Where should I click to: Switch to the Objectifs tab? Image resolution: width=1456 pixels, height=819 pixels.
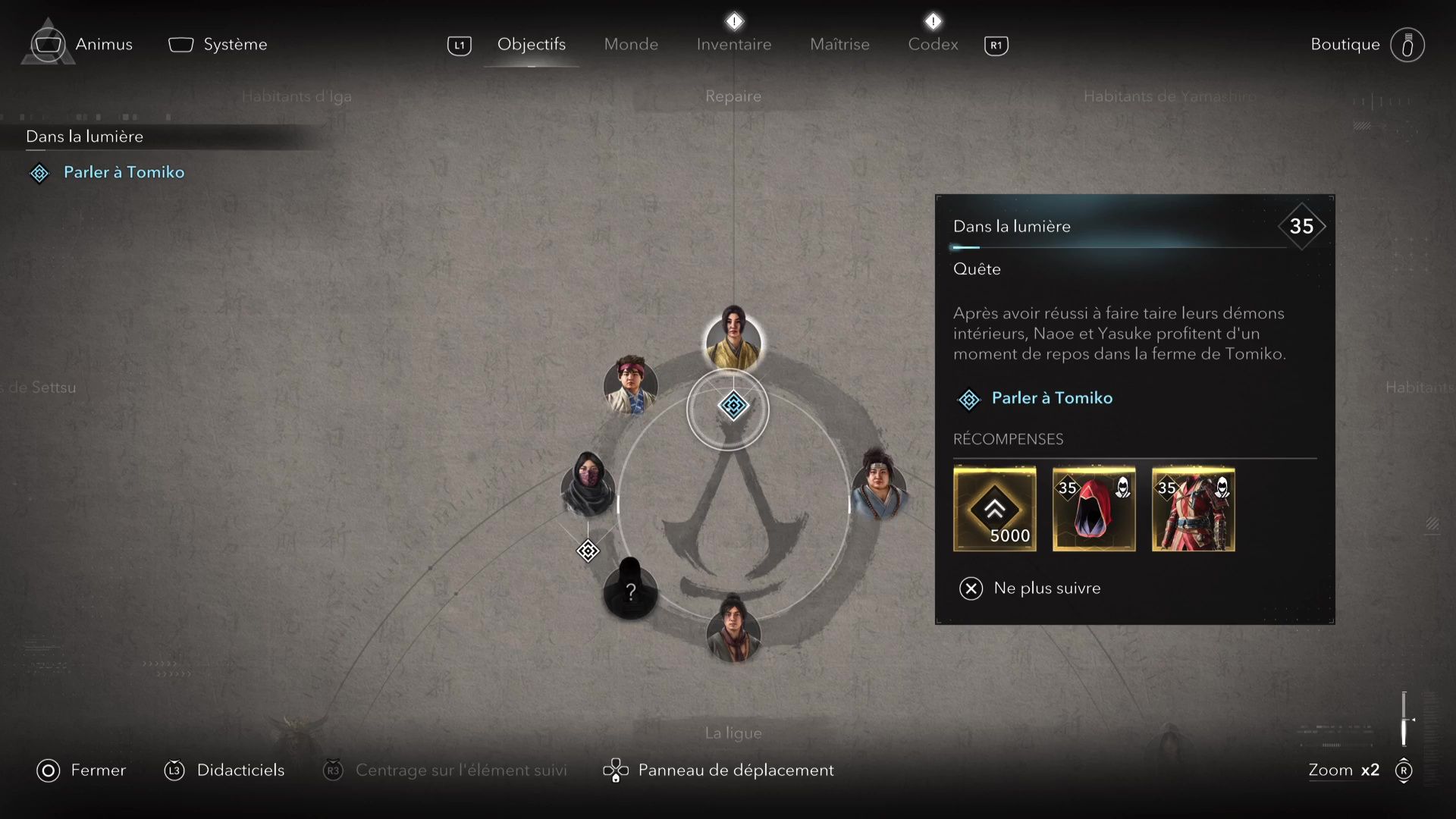[531, 44]
